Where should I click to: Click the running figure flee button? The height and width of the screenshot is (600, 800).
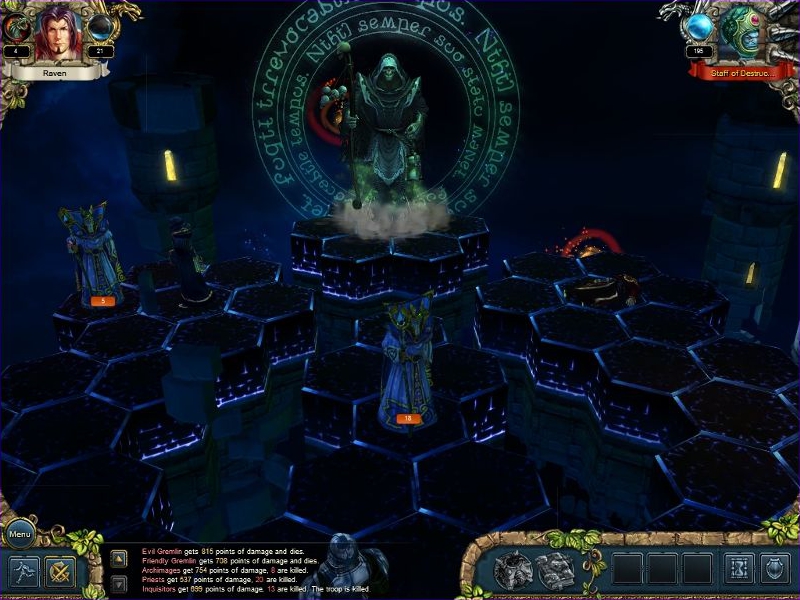(x=23, y=572)
